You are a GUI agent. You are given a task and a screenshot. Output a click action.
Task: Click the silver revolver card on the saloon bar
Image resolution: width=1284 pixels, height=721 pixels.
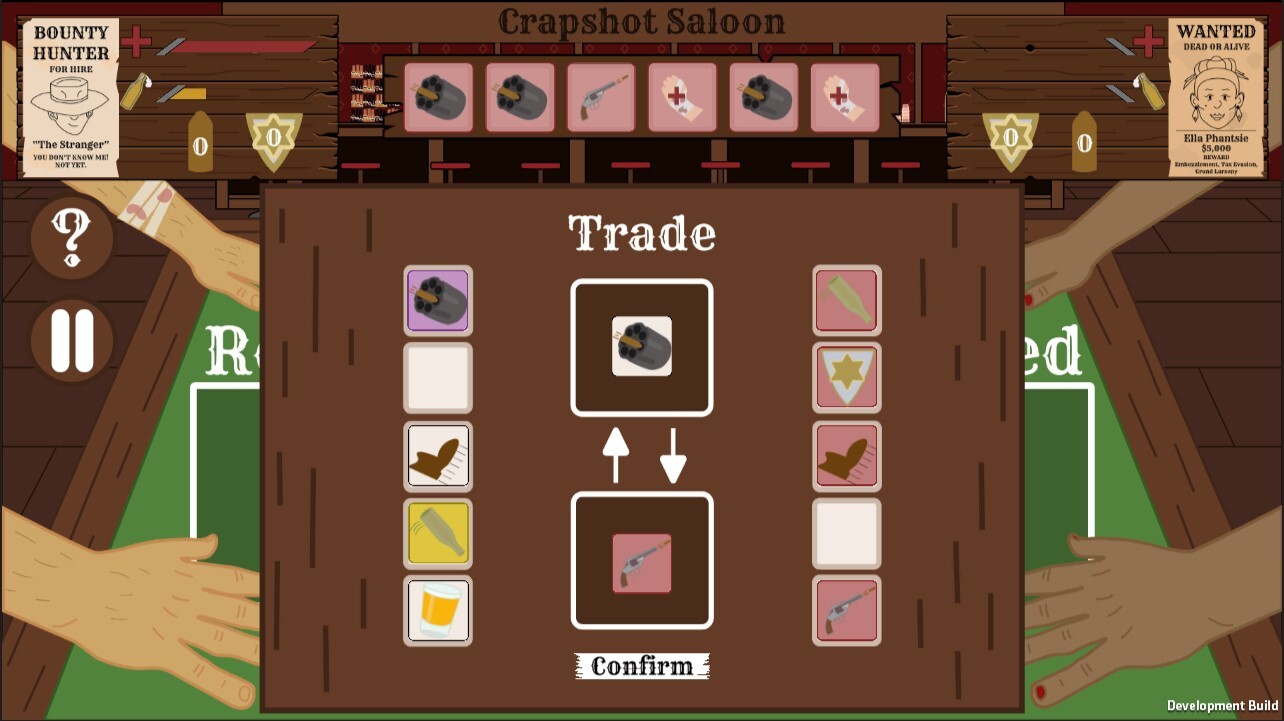[600, 97]
